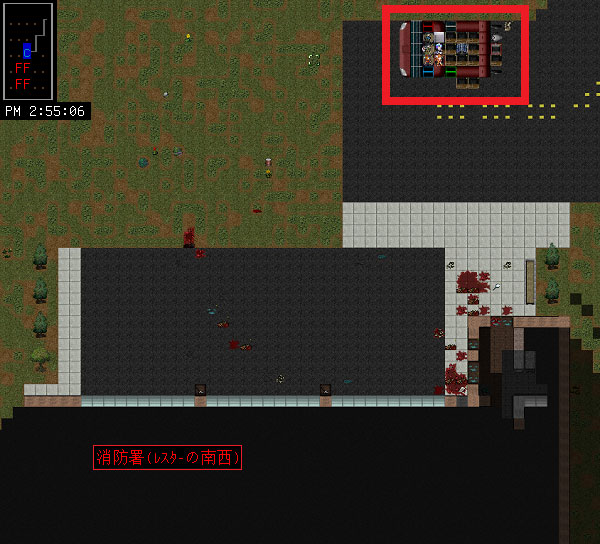This screenshot has height=544, width=600.
Task: Click the minimap in the corner
Action: [28, 51]
